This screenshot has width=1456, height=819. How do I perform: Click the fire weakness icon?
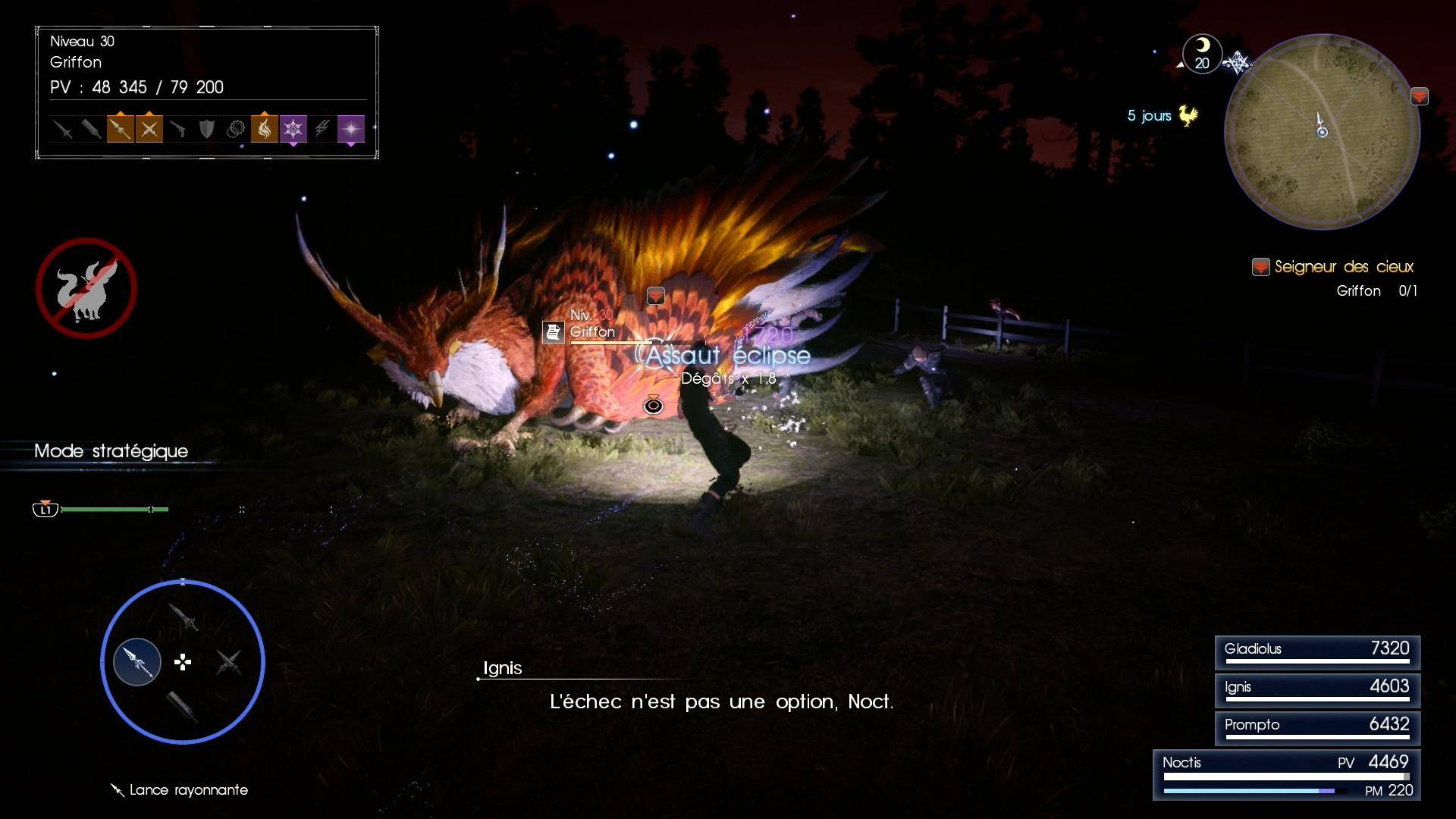click(x=264, y=129)
